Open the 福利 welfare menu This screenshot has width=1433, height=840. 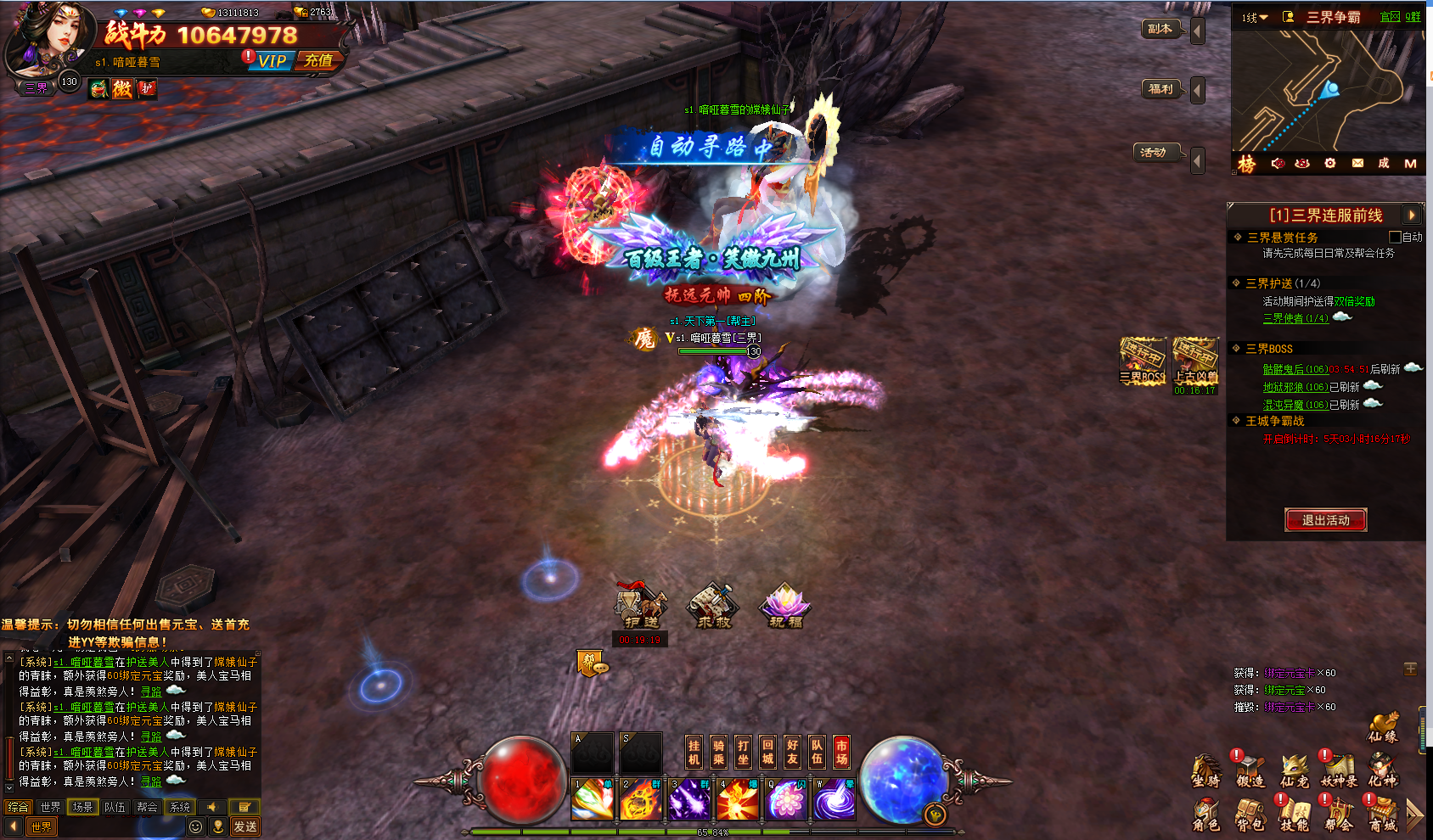(x=1160, y=89)
